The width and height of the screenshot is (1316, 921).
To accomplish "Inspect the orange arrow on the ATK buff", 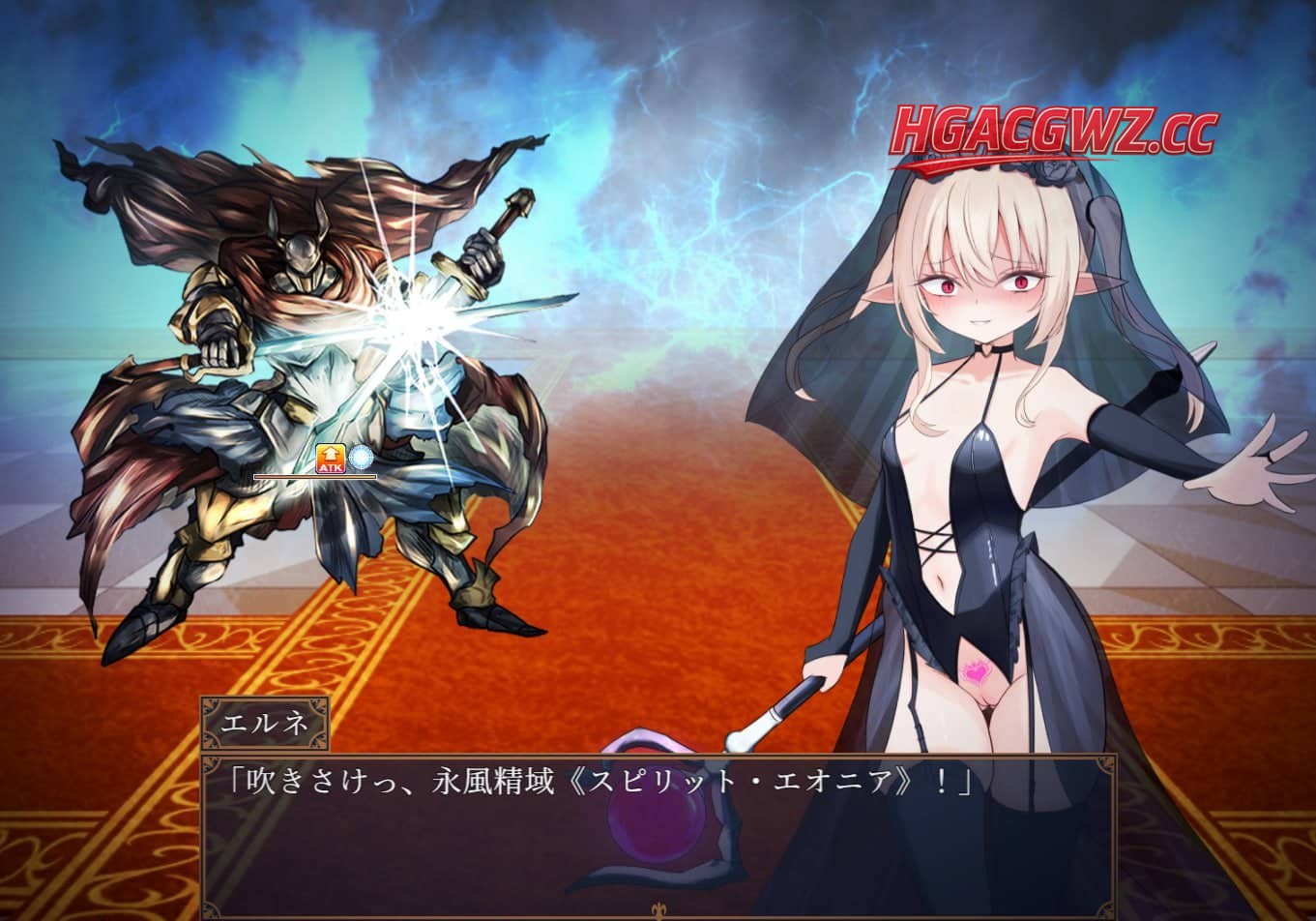I will click(330, 455).
